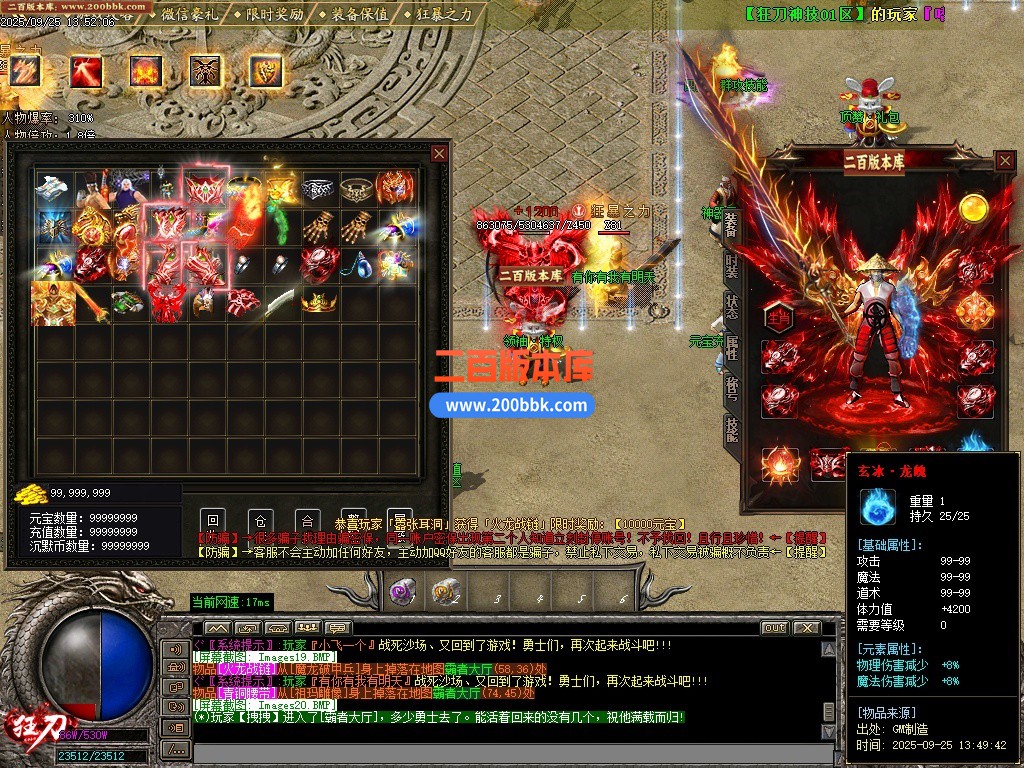Viewport: 1024px width, 768px height.
Task: Click the 回 button under the bag
Action: coord(212,521)
